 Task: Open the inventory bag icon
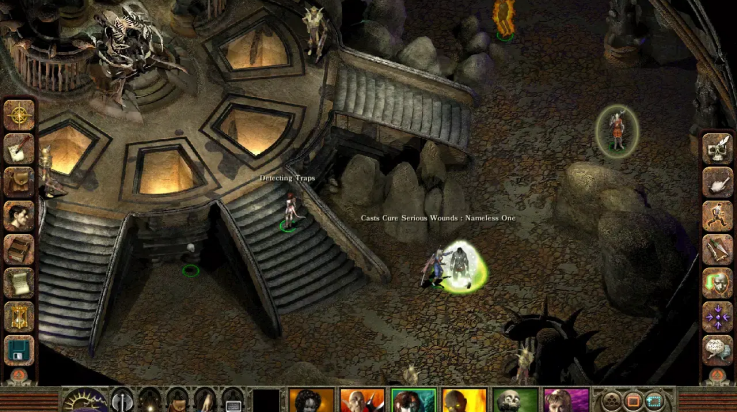tap(19, 181)
